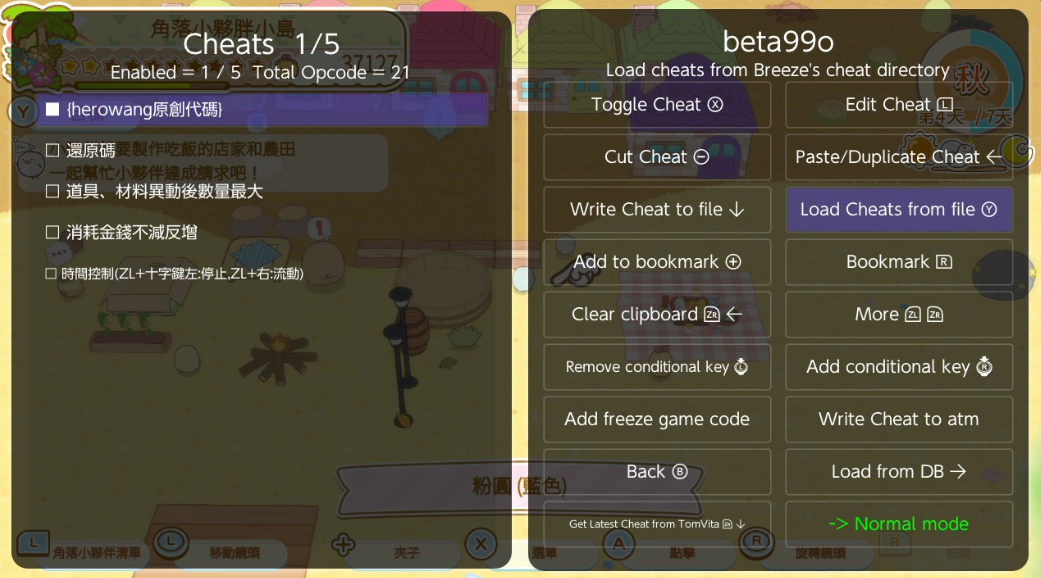Click Add conditional key

[x=898, y=367]
